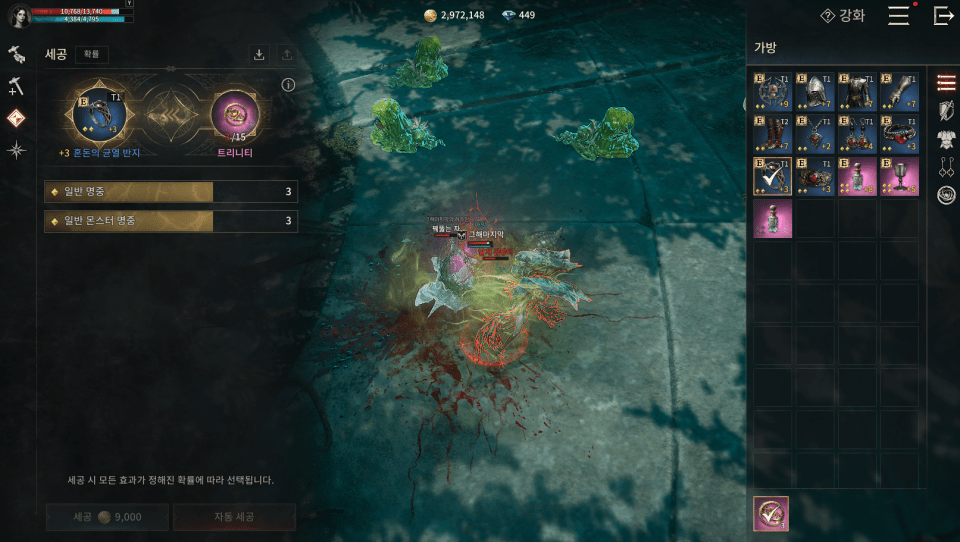
Task: Click the 세공 9,000 gold button
Action: coord(107,517)
